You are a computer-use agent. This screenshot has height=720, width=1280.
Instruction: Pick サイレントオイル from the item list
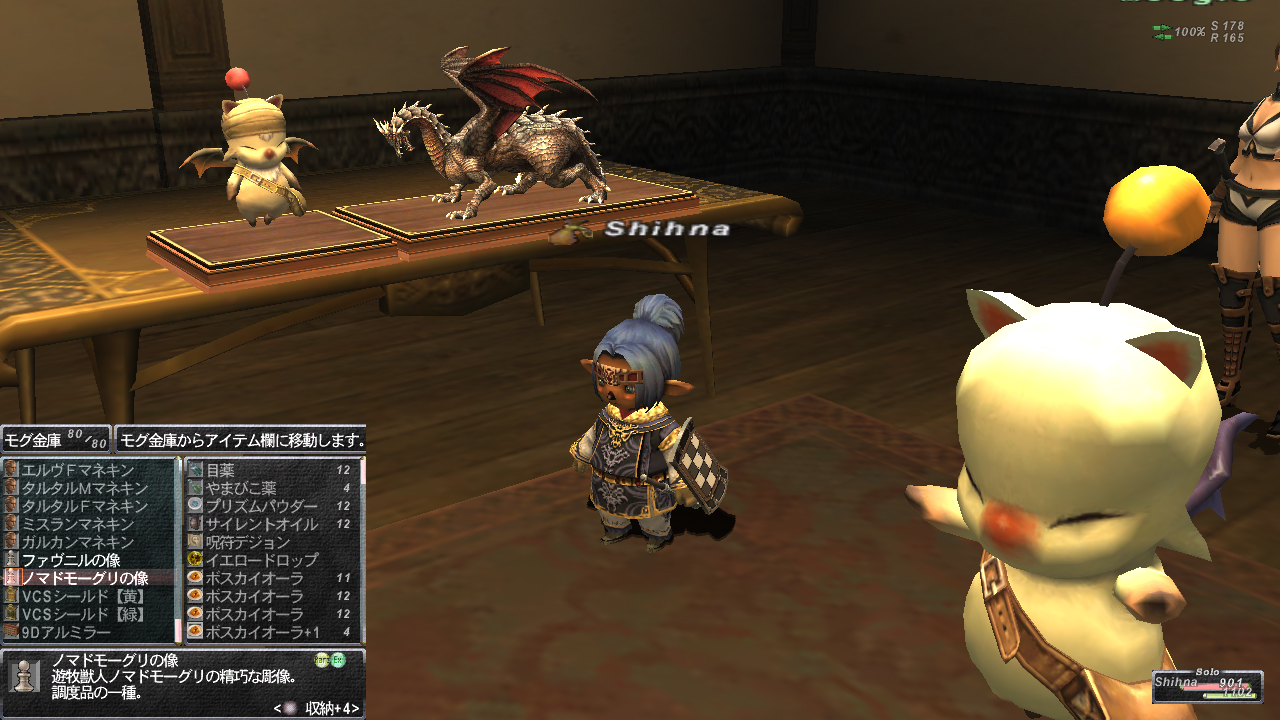(261, 524)
